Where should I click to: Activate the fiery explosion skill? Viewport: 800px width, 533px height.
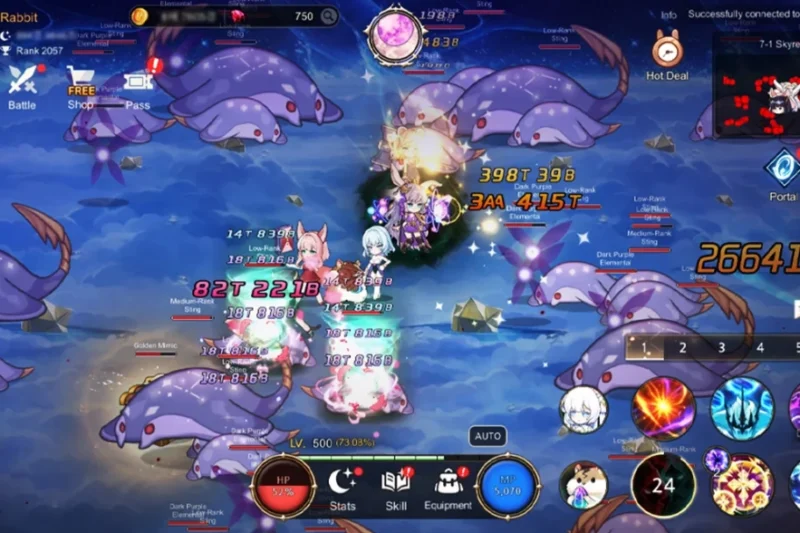click(663, 408)
